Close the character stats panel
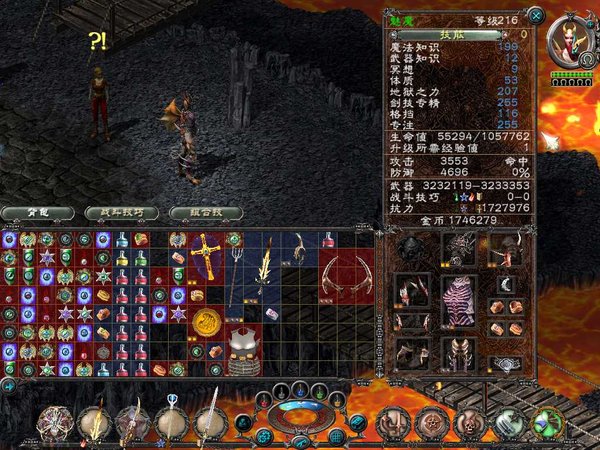This screenshot has width=600, height=450. [x=536, y=15]
